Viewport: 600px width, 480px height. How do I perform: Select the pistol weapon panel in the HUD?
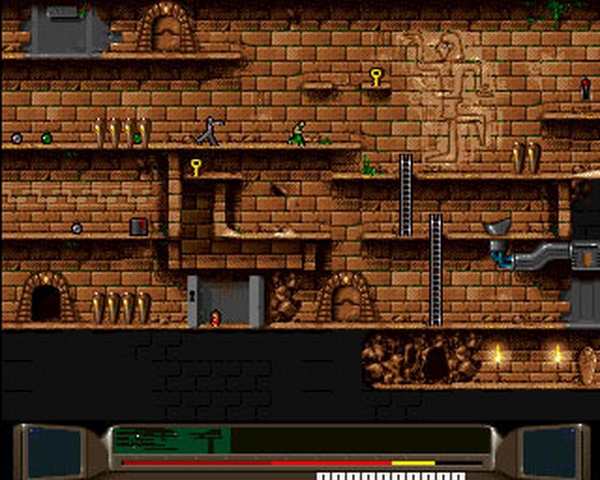[171, 439]
